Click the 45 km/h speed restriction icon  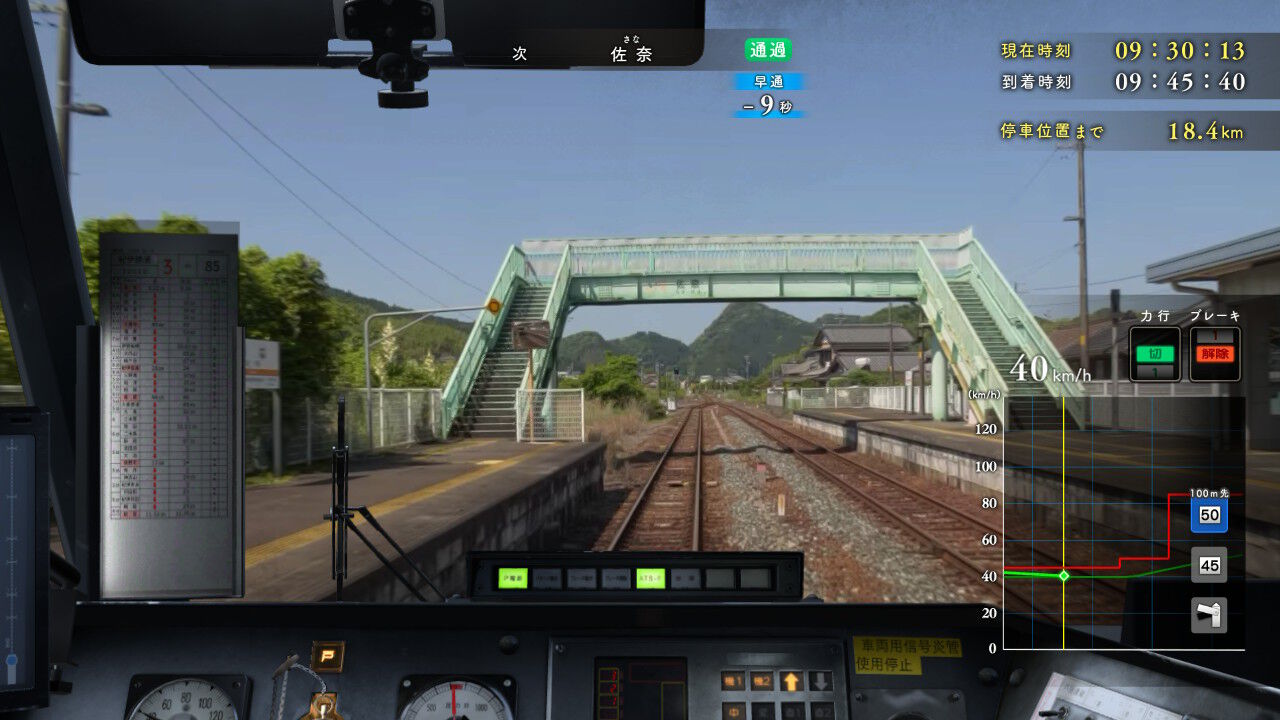click(1209, 565)
